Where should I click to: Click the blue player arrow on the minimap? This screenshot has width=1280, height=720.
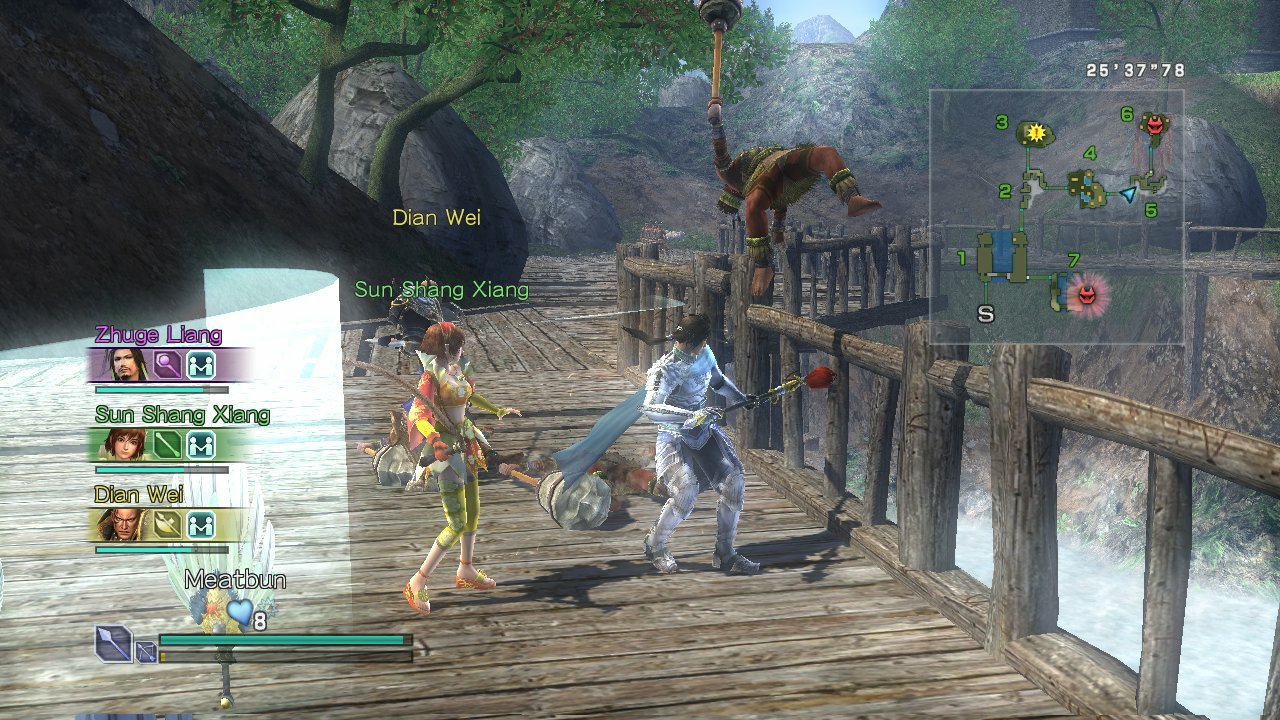(1128, 194)
